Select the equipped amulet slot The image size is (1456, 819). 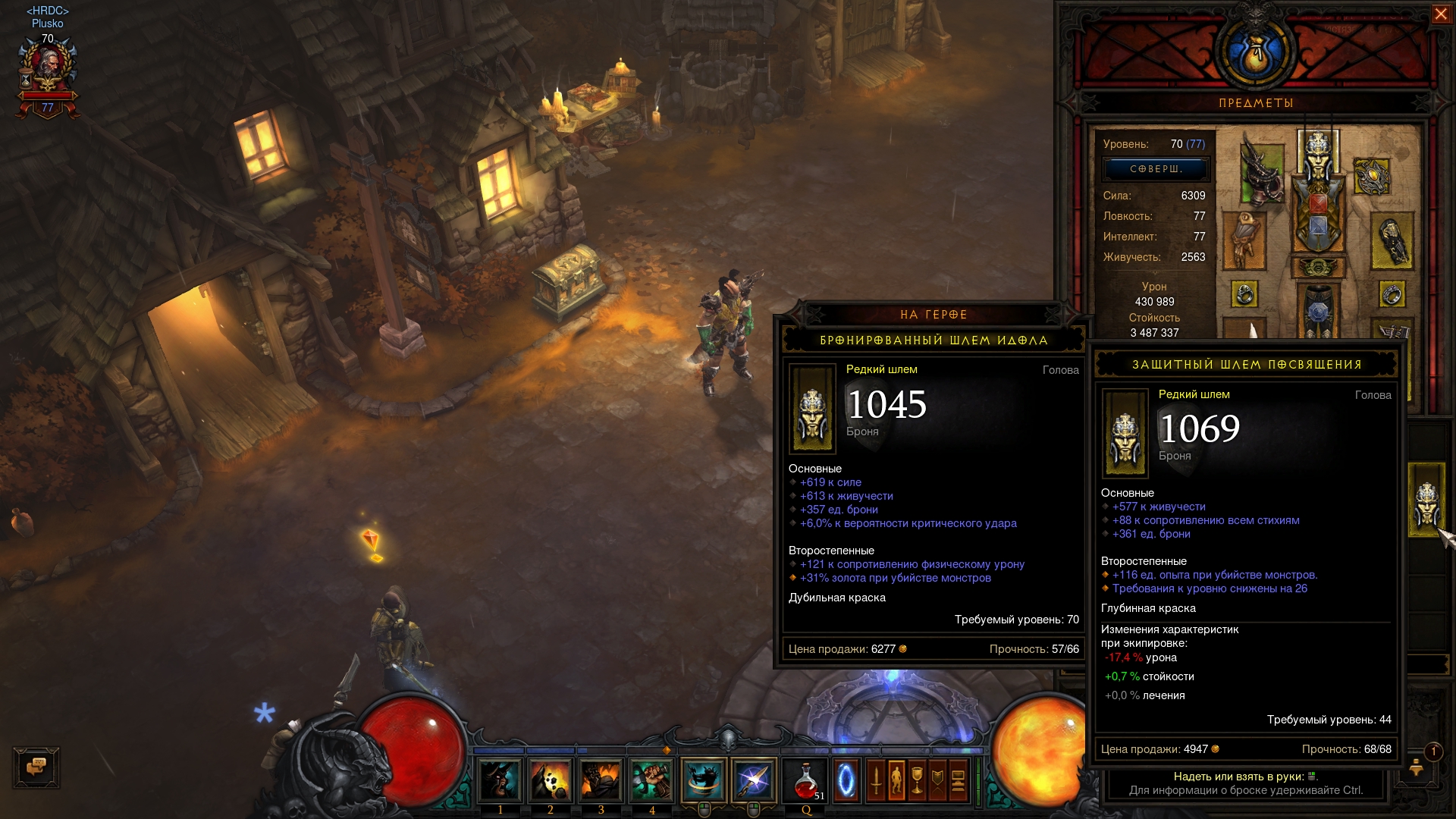tap(1371, 177)
